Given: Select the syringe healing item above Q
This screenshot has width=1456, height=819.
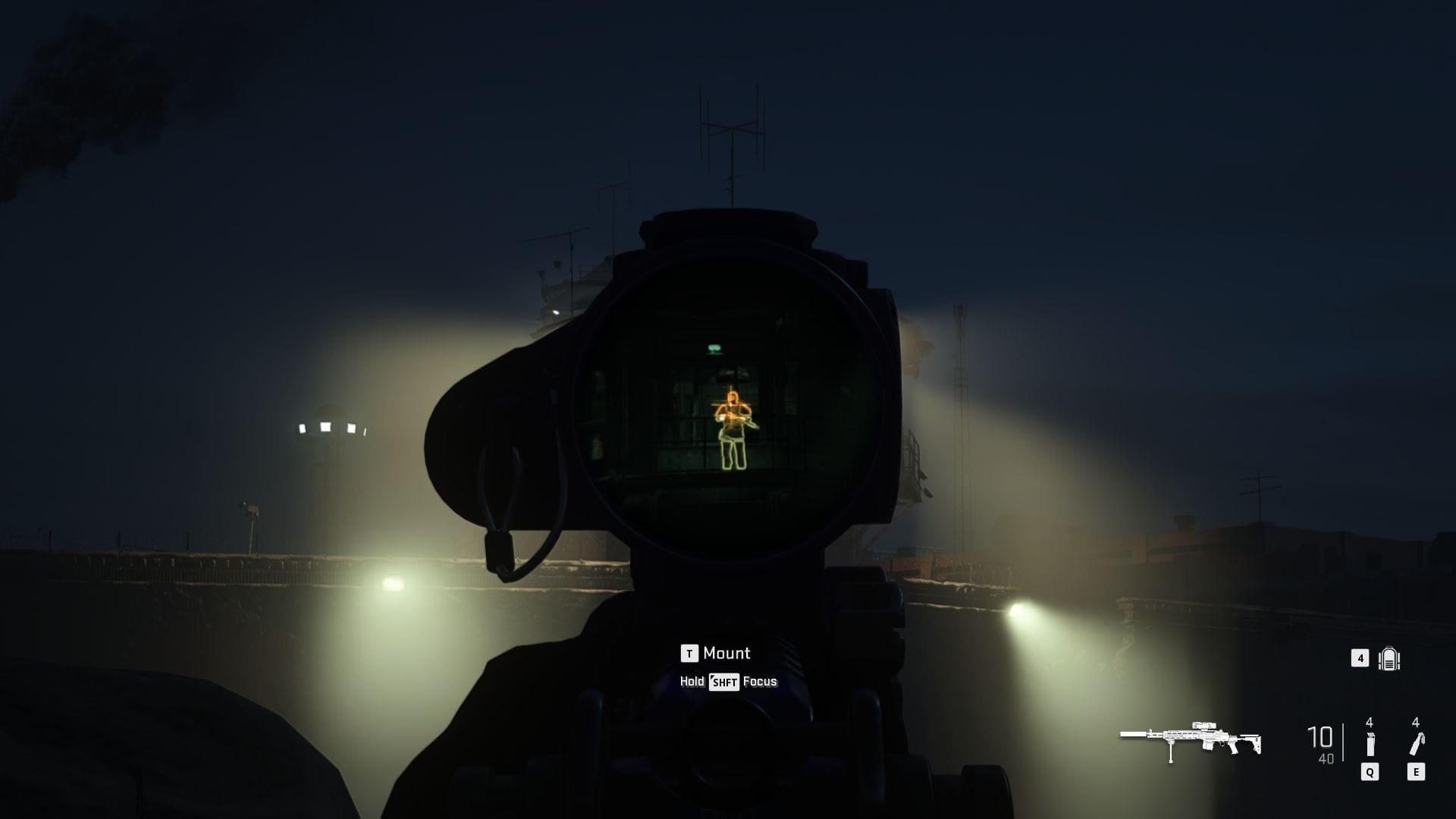Looking at the screenshot, I should pyautogui.click(x=1370, y=743).
